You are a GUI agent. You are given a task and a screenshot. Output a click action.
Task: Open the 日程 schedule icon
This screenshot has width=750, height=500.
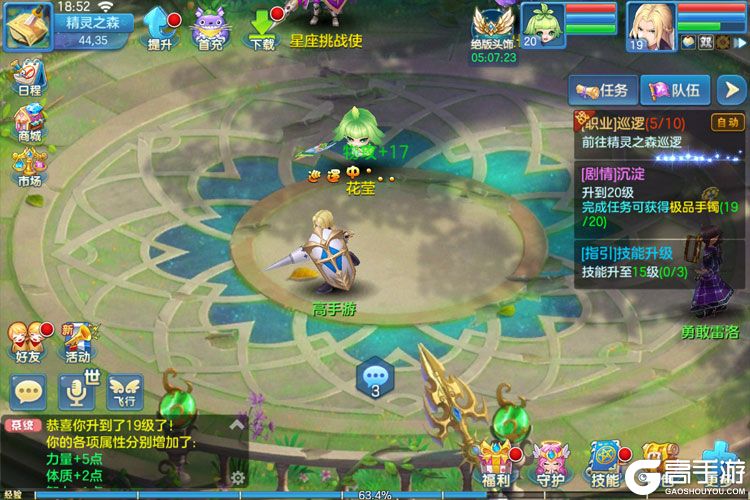point(28,75)
